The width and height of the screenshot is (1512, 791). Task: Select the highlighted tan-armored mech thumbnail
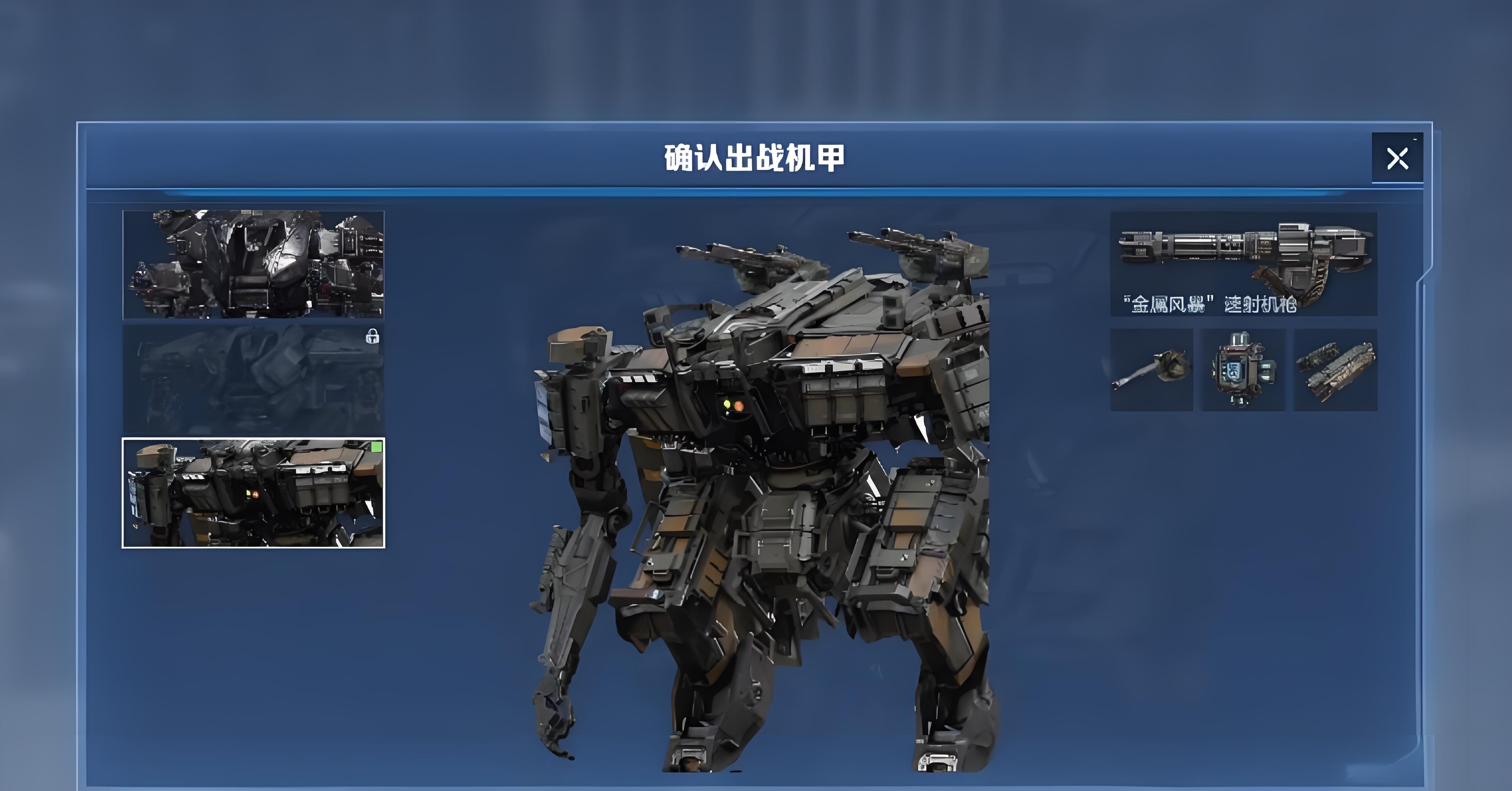click(x=253, y=493)
